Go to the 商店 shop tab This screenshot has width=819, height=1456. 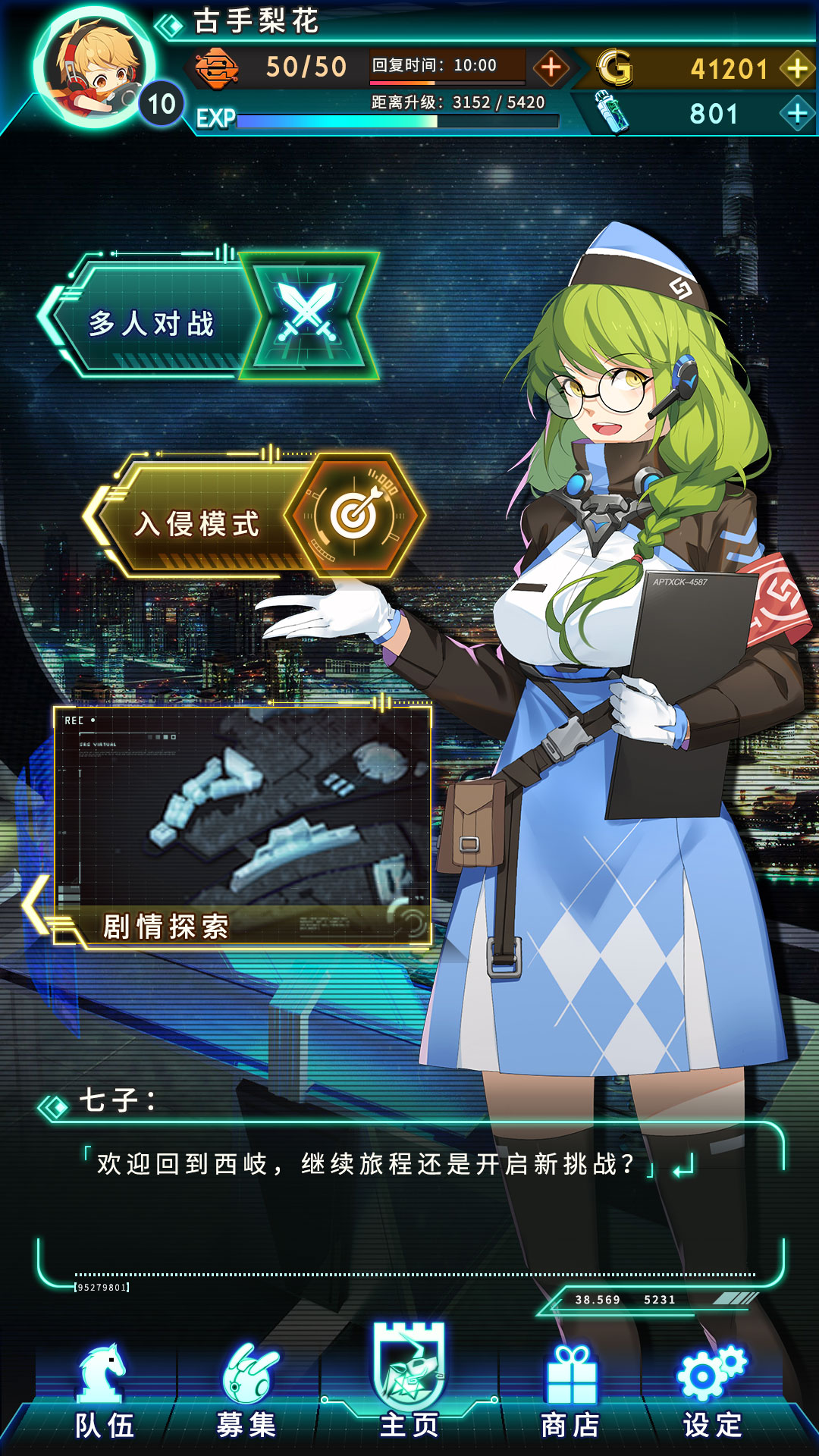(x=570, y=1395)
